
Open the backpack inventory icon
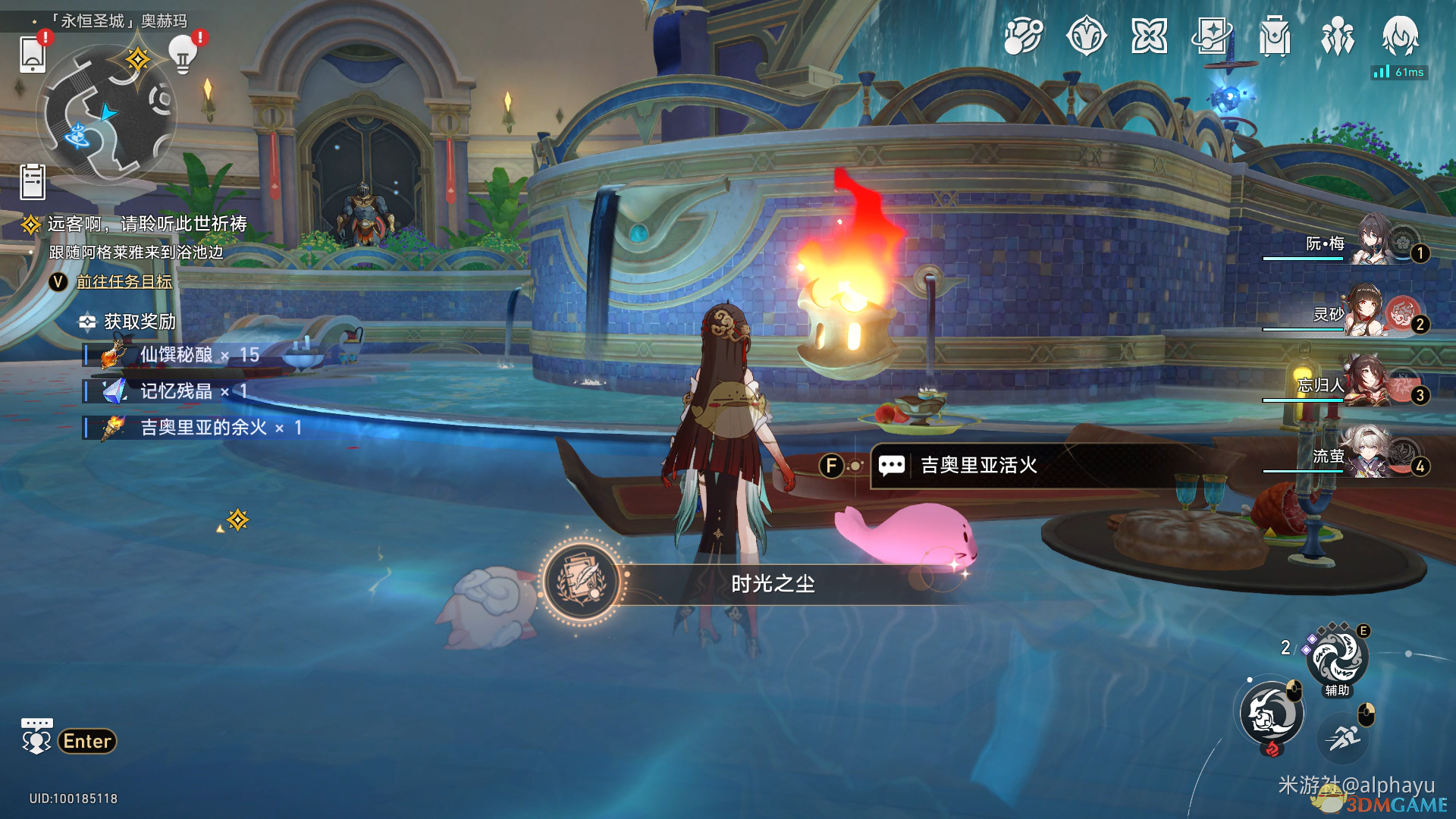click(1275, 36)
